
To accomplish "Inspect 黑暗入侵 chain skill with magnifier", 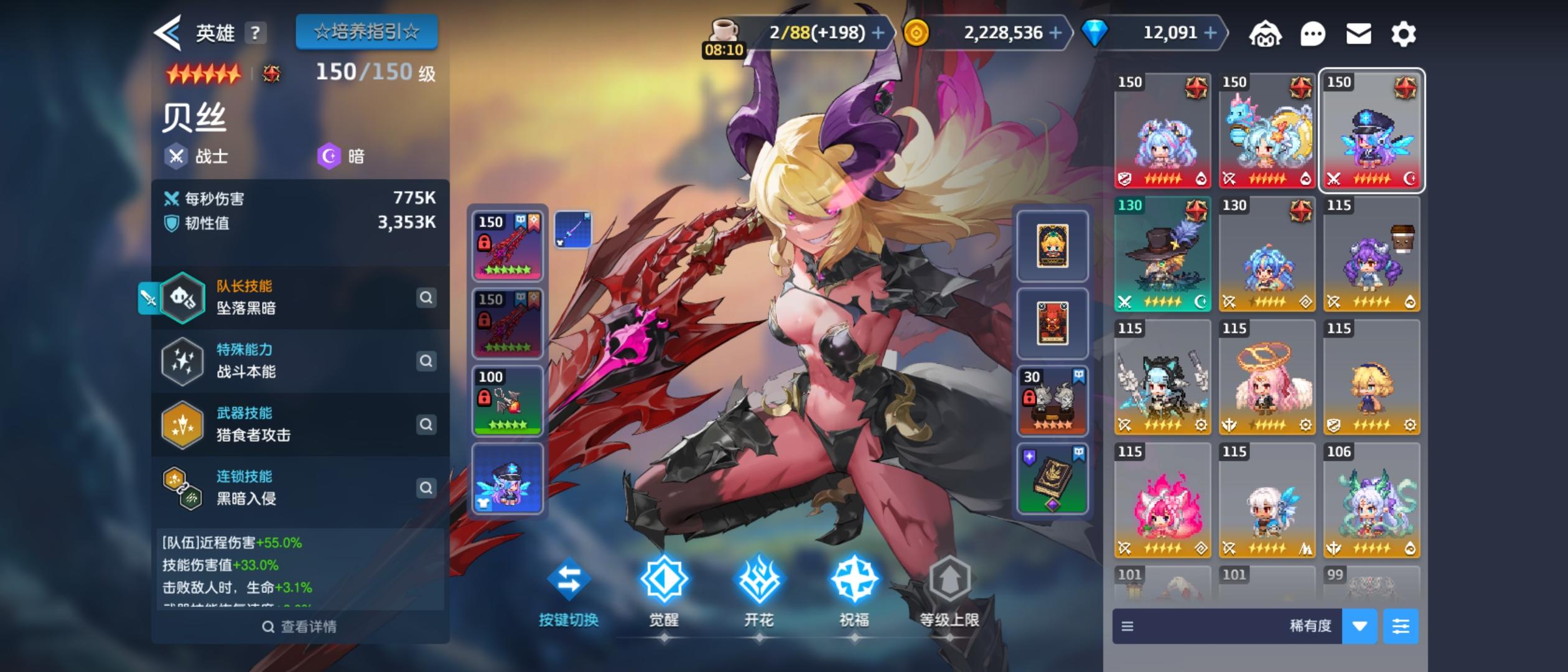I will click(427, 488).
